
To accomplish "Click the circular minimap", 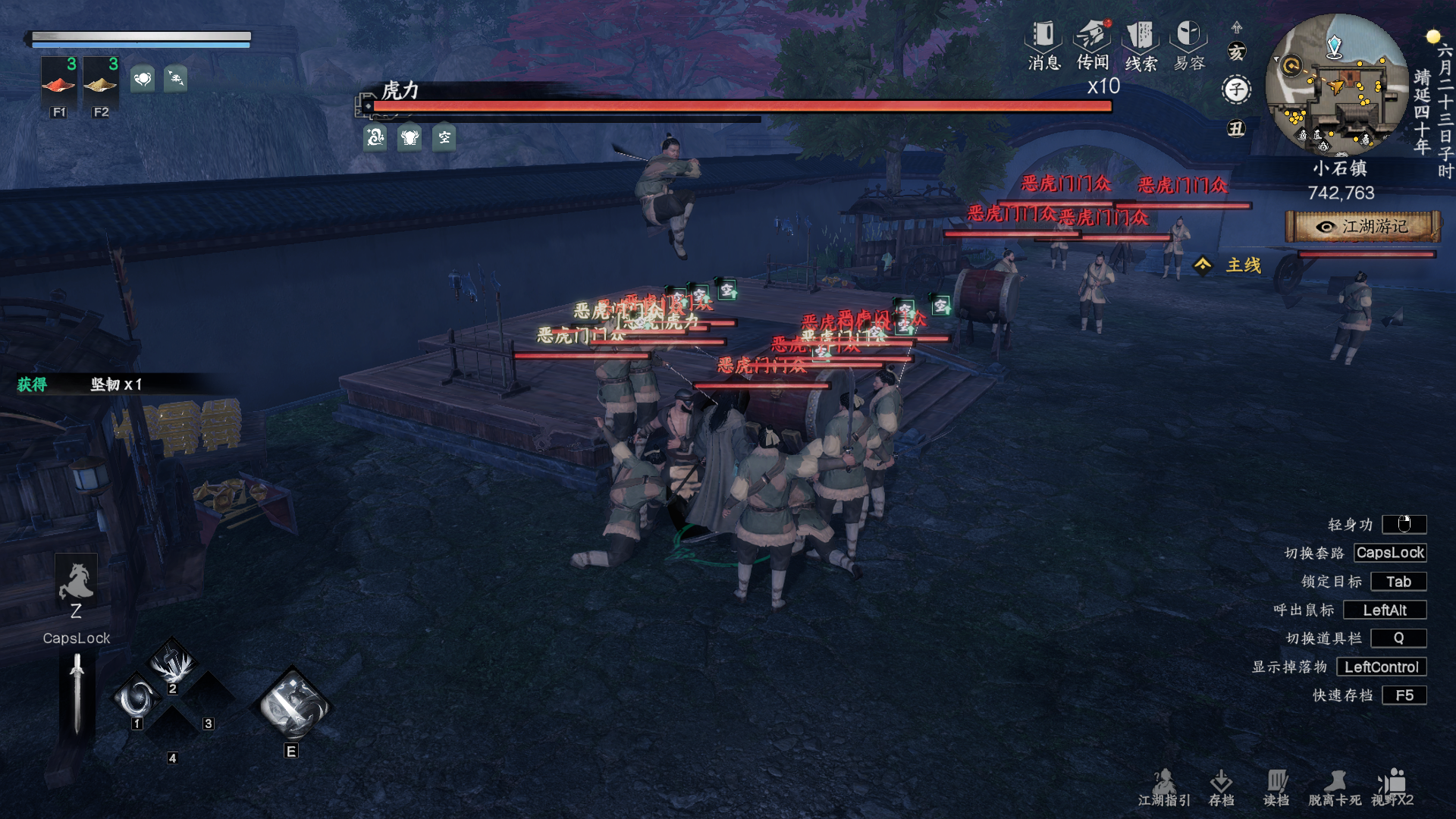I will [x=1336, y=85].
